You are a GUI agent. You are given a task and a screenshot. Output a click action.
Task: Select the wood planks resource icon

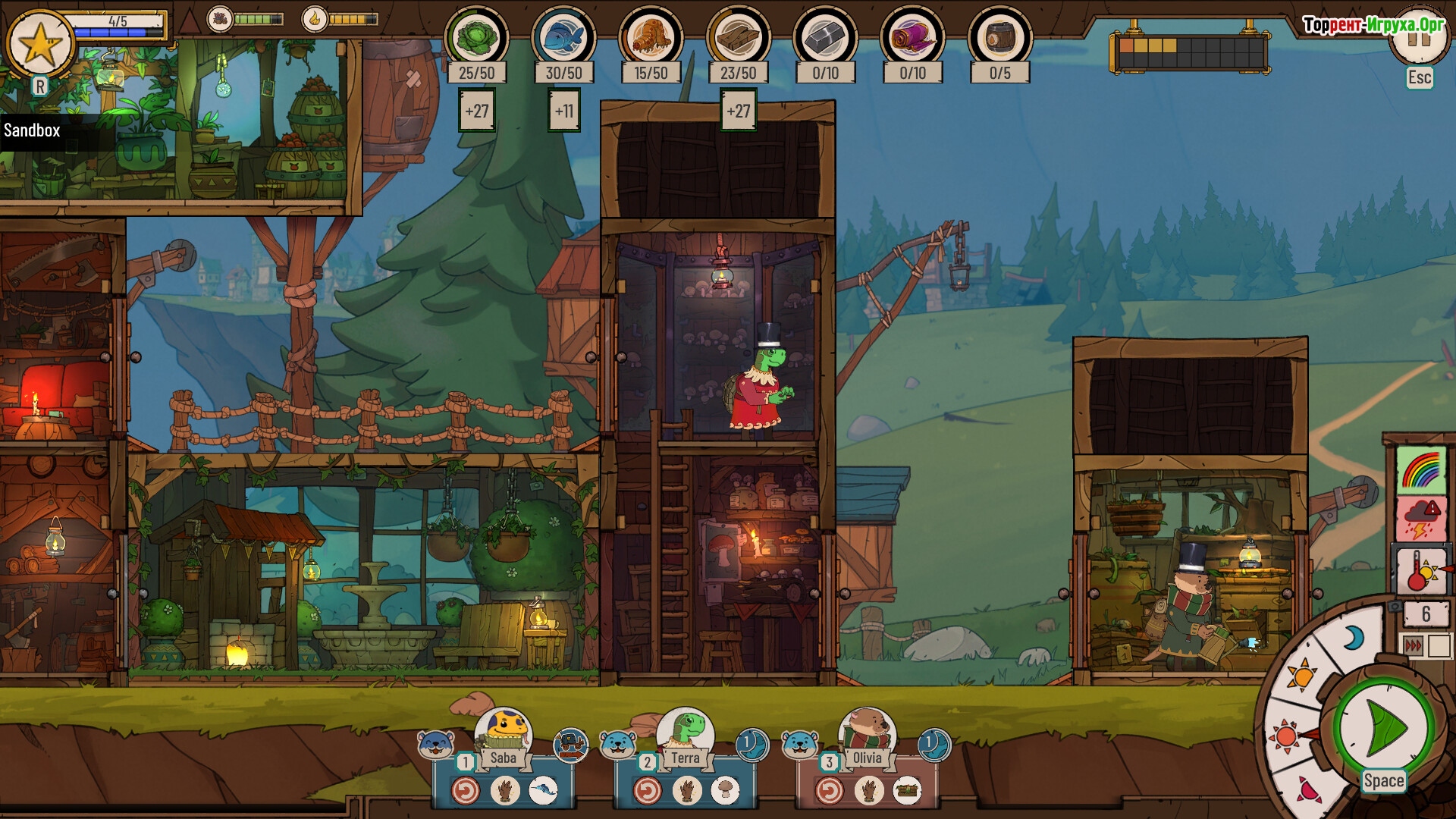[738, 37]
